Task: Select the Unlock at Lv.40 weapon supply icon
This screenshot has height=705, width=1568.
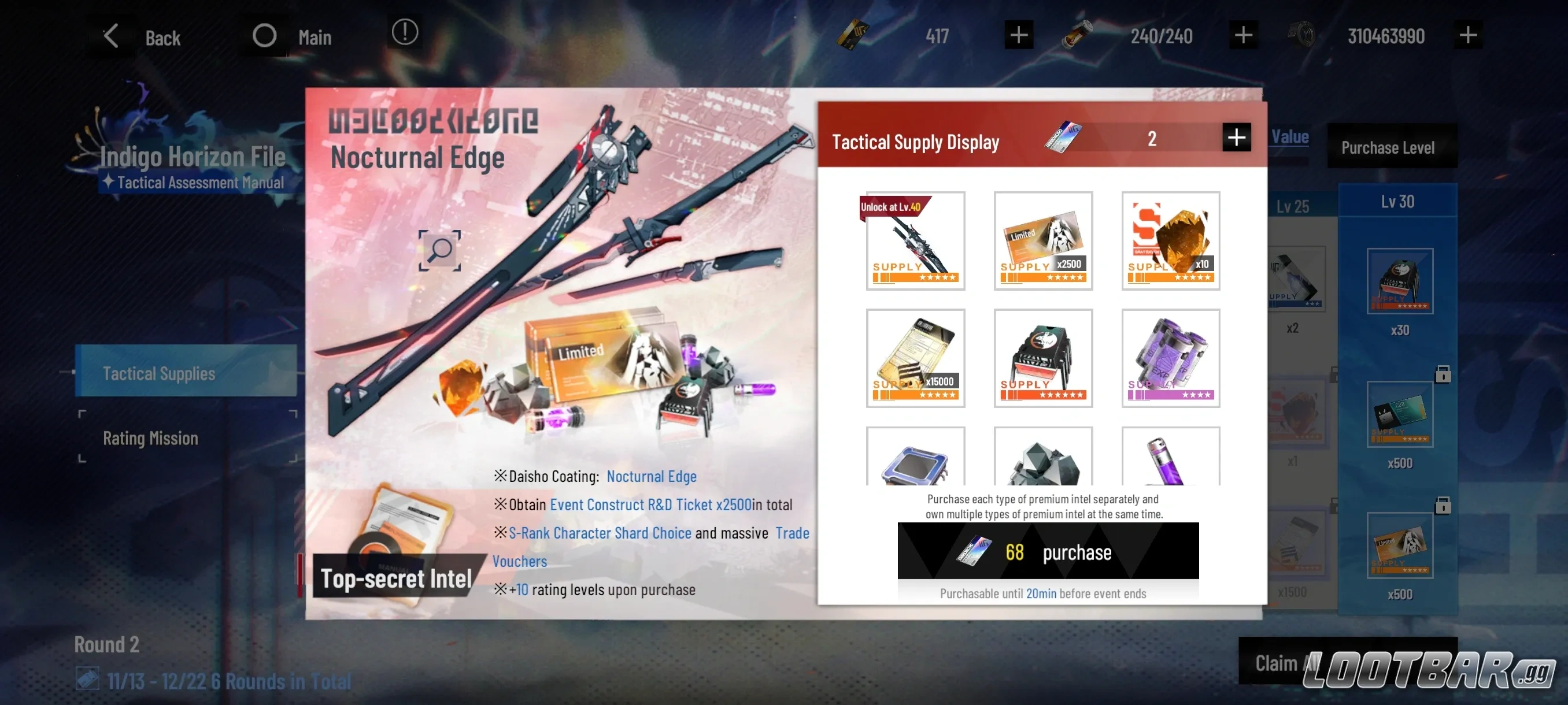Action: (x=915, y=241)
